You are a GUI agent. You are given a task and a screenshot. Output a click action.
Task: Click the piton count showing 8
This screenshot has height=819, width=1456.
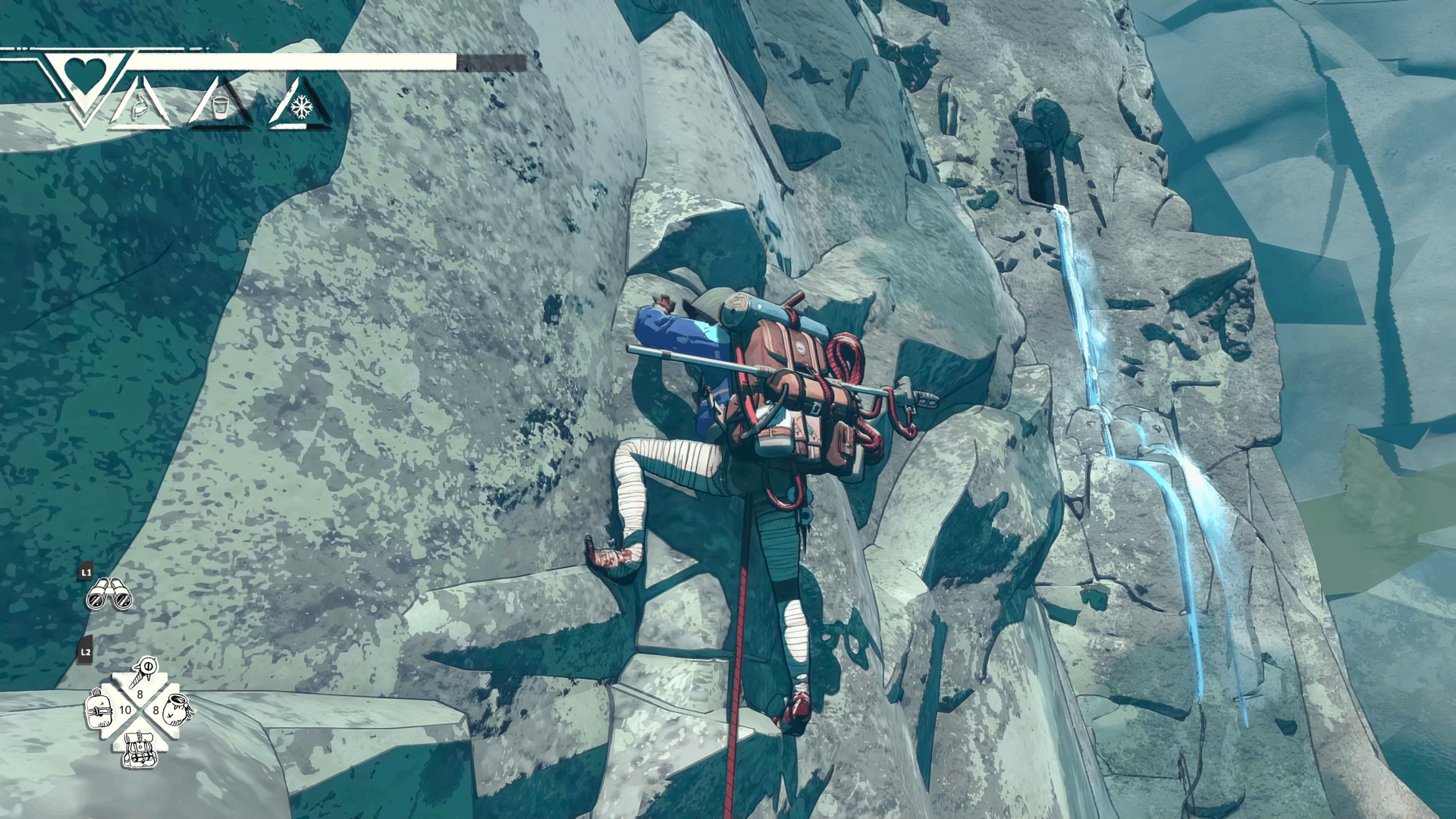[140, 694]
